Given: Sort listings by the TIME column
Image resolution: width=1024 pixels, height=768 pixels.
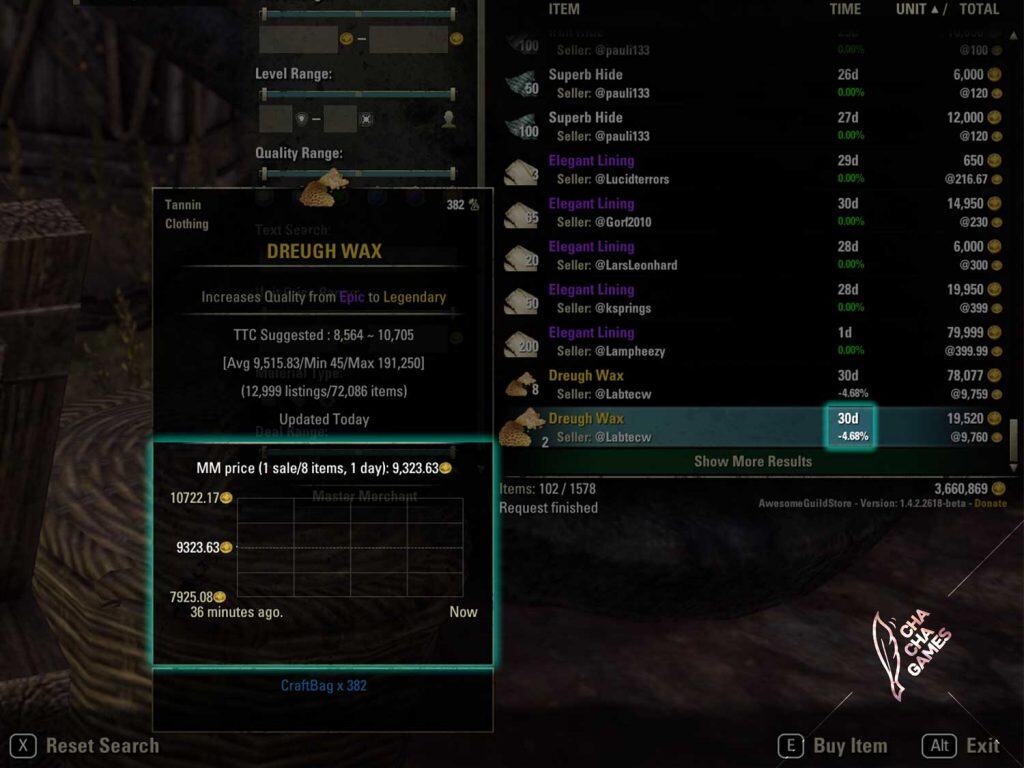Looking at the screenshot, I should pos(845,9).
